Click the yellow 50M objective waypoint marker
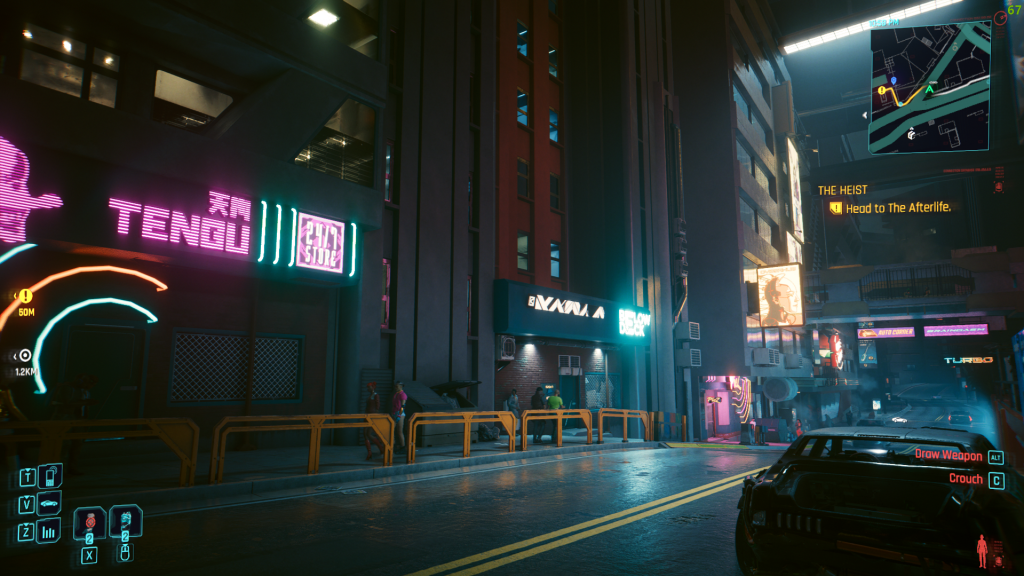Screen dimensions: 1024x576 click(25, 296)
